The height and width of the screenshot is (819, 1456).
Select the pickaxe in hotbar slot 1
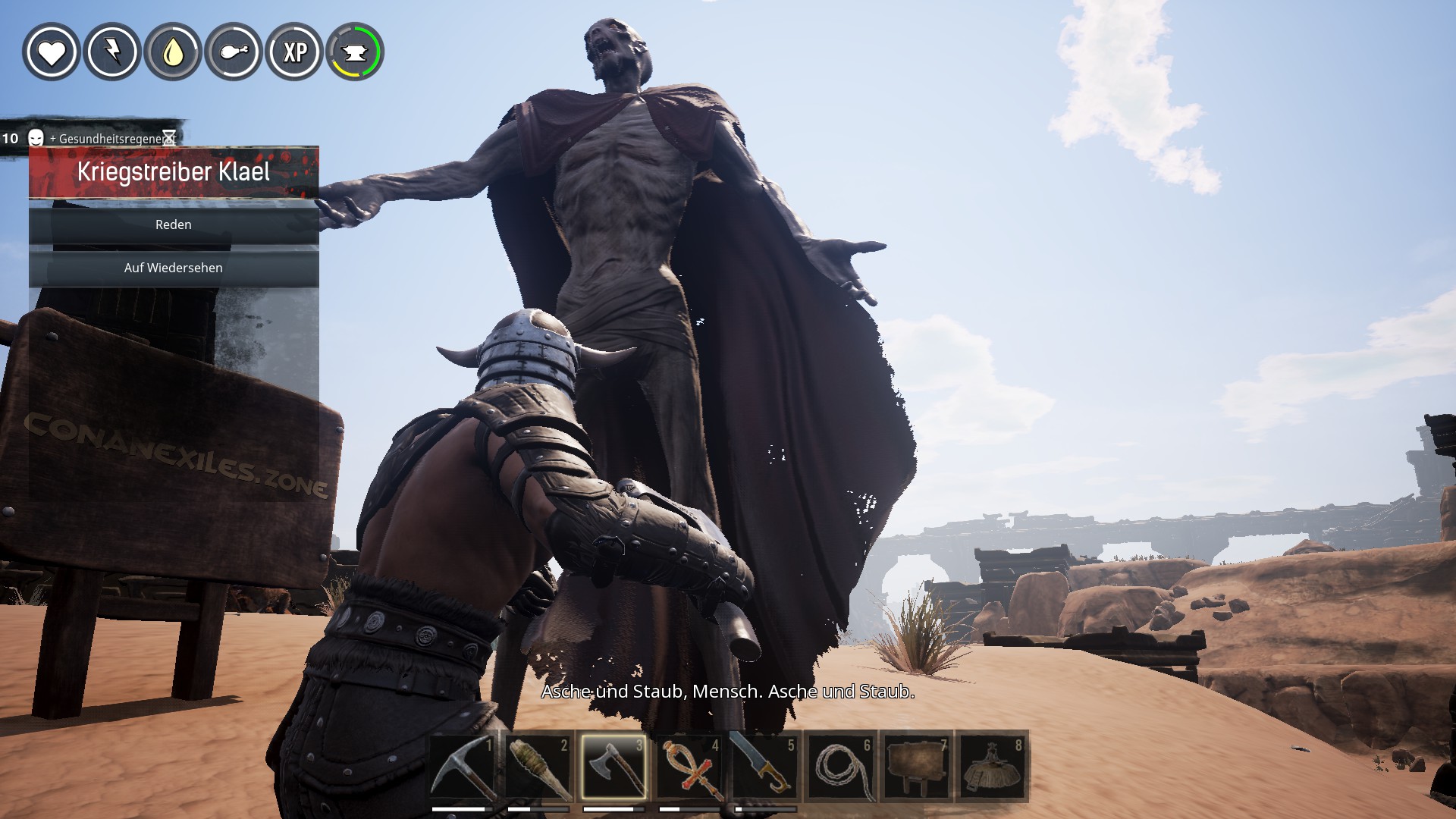click(464, 767)
